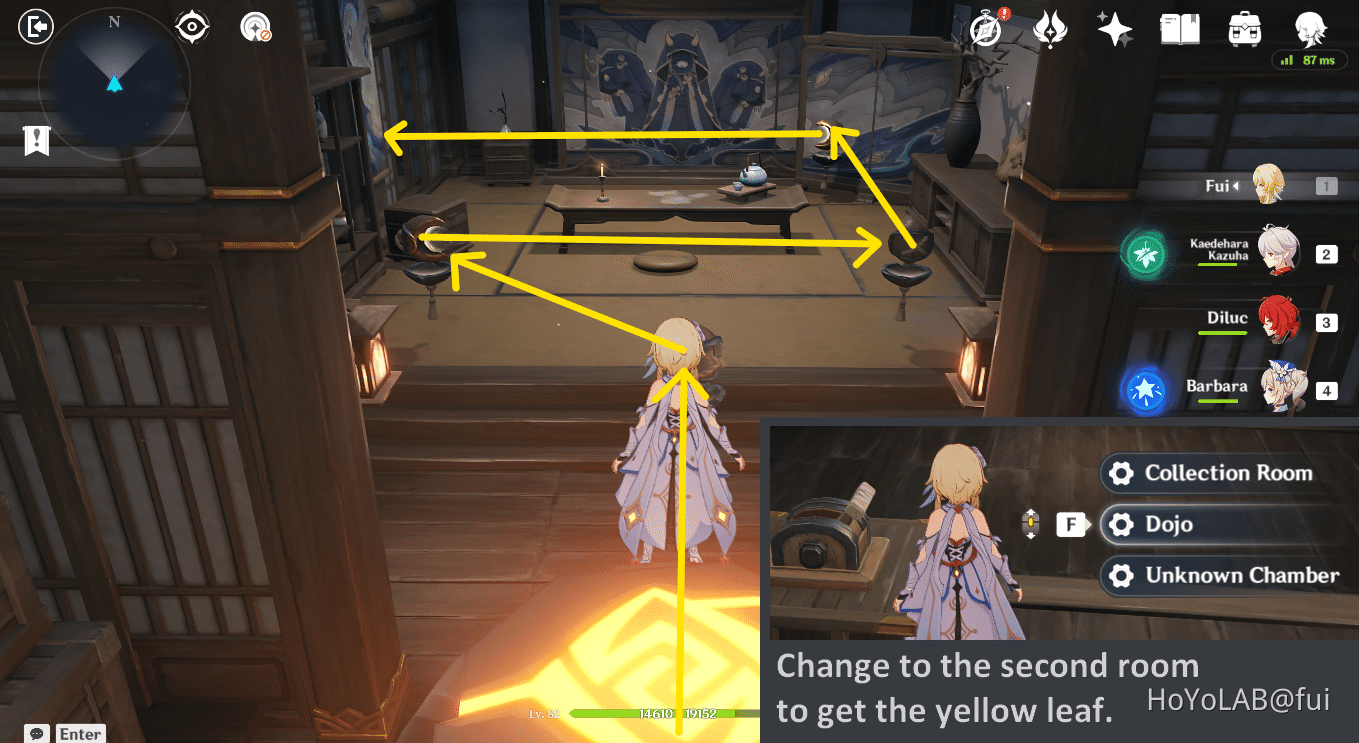Click the disabled companion placement icon
1359x743 pixels.
[x=254, y=27]
